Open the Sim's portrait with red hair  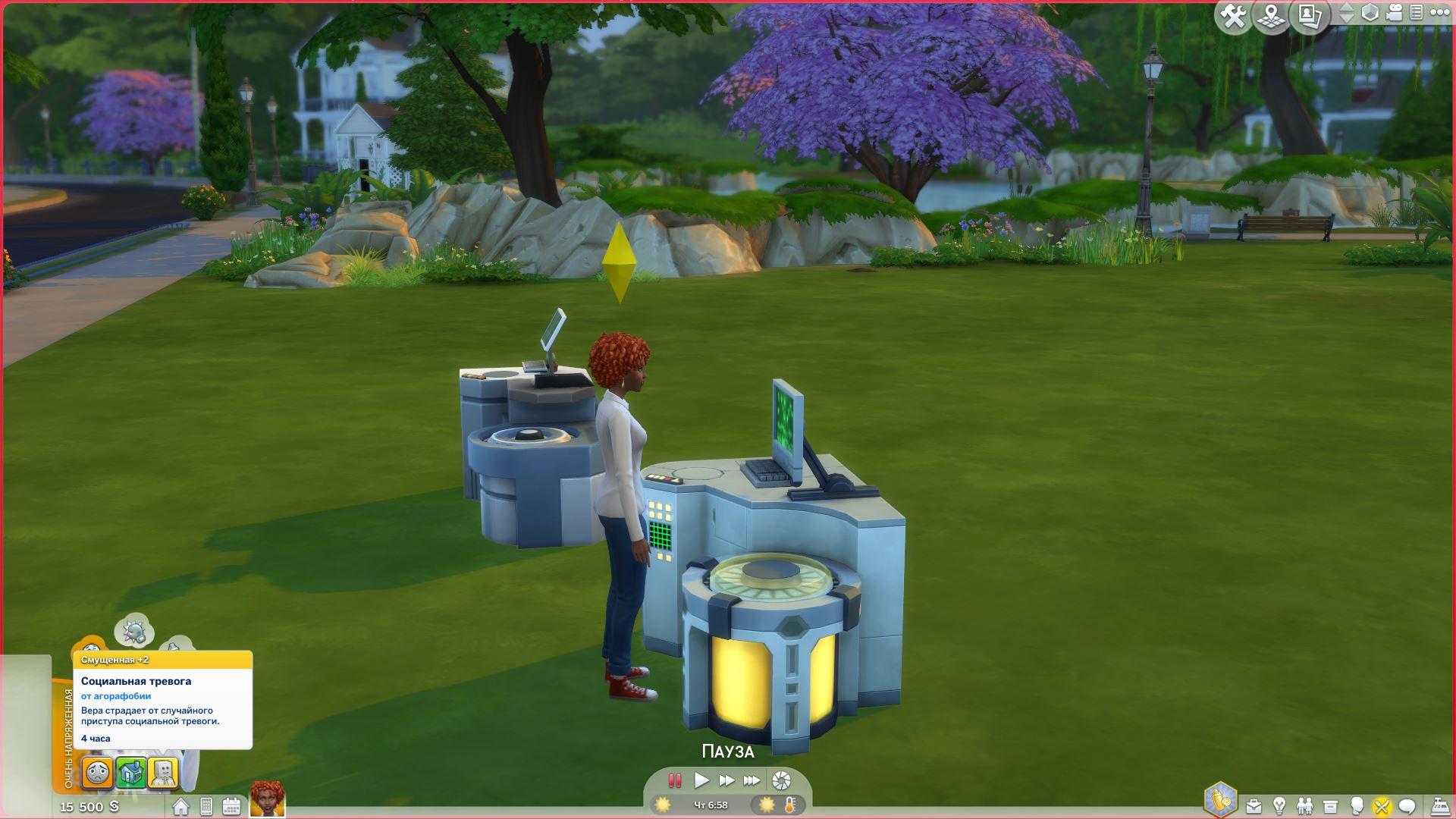(x=267, y=800)
